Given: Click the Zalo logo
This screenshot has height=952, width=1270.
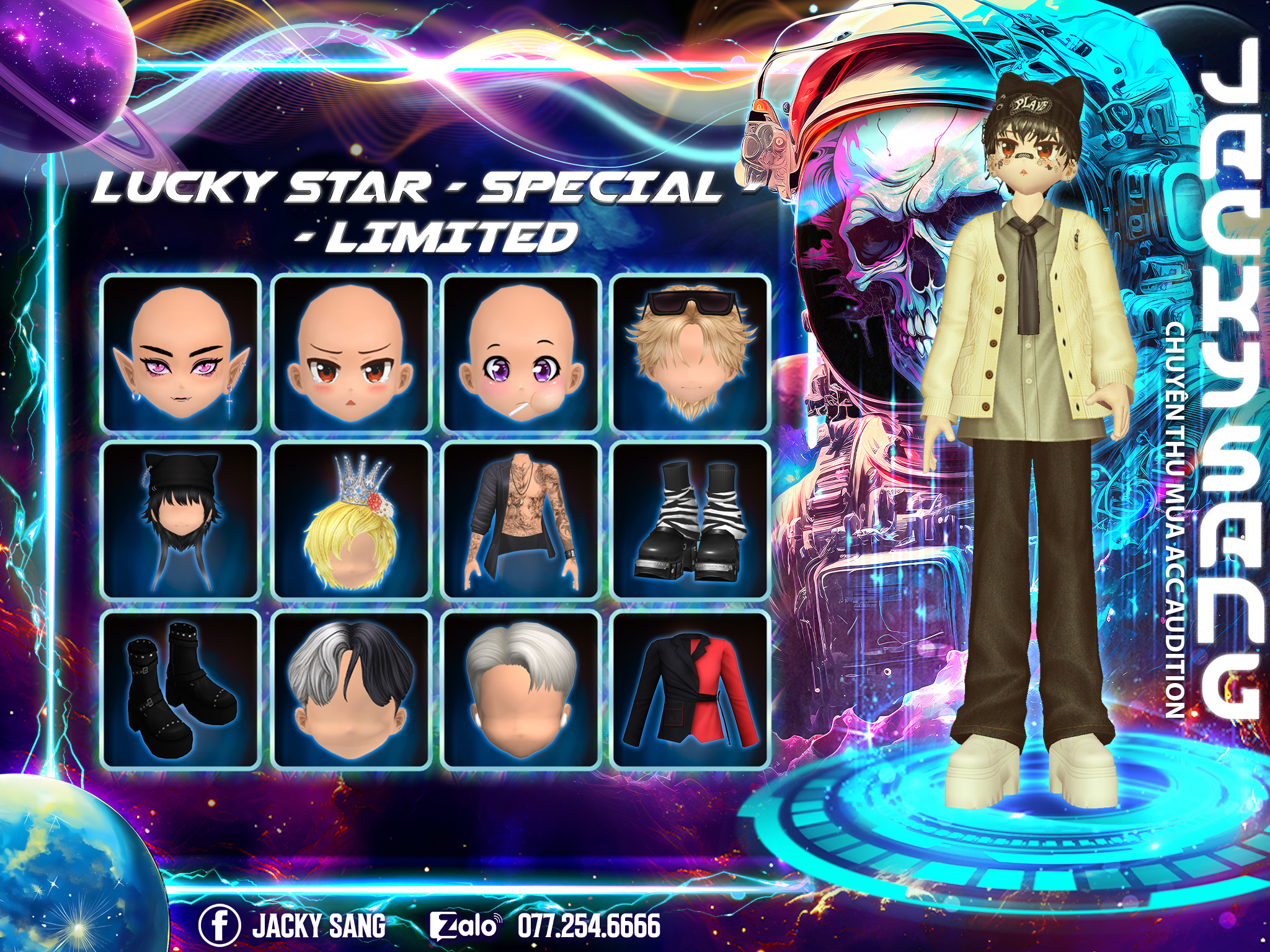Looking at the screenshot, I should (x=463, y=926).
